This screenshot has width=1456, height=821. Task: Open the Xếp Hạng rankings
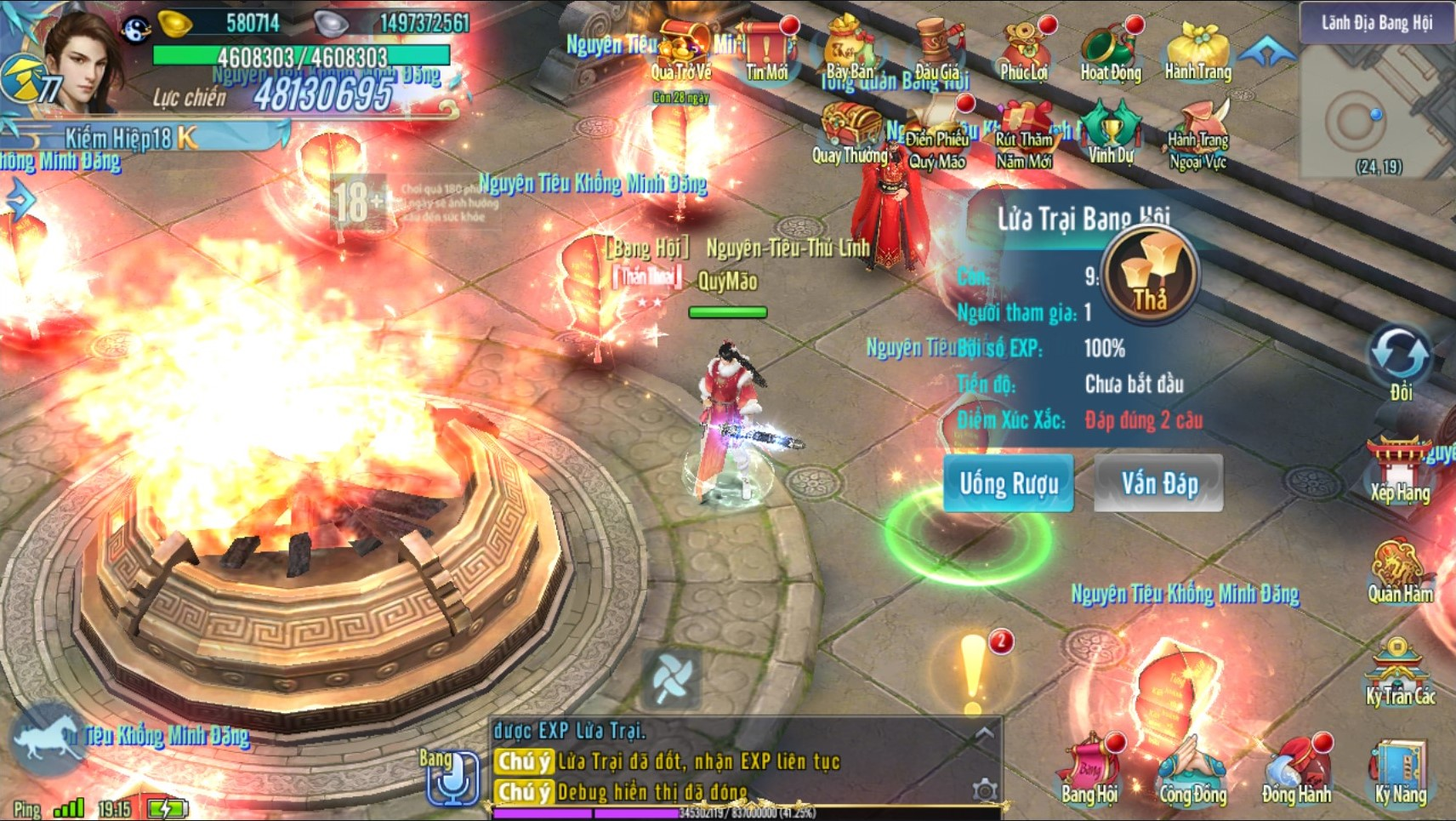(1399, 470)
